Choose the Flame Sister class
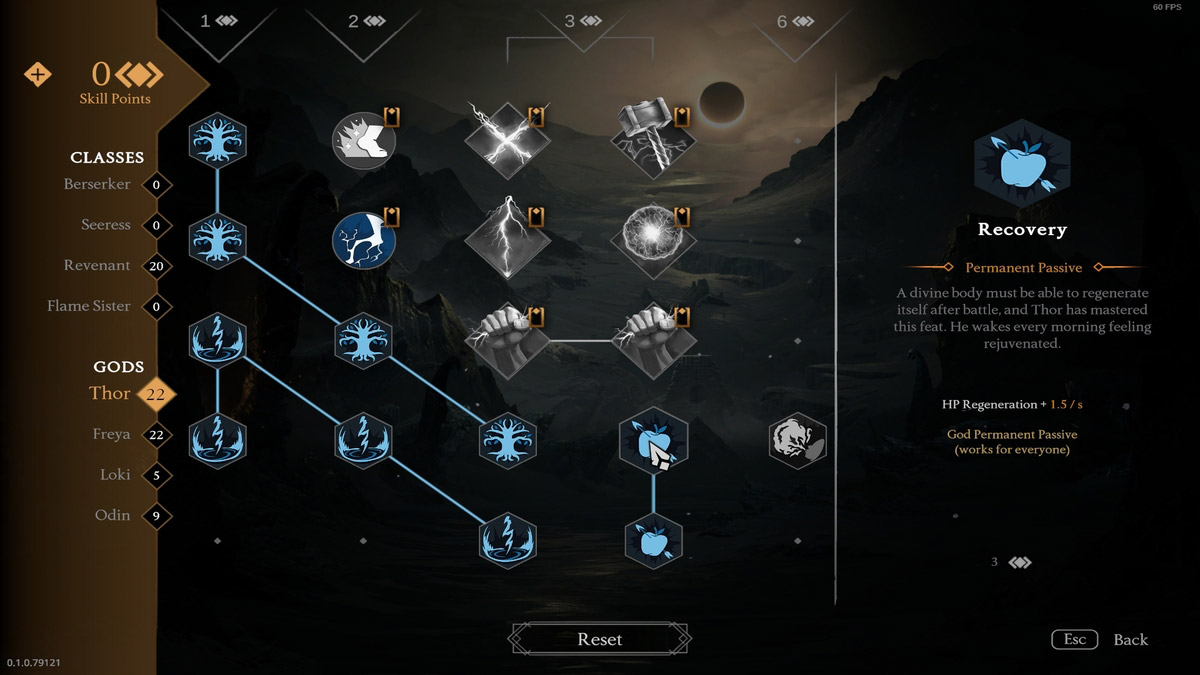 coord(89,306)
